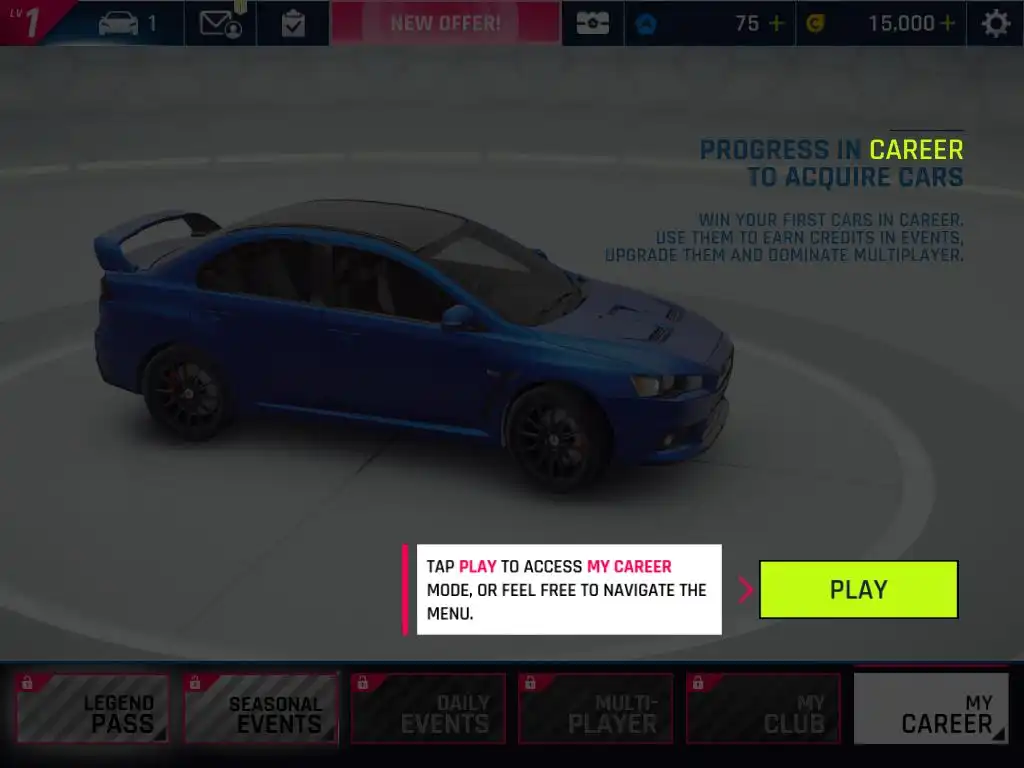Select the locked Multiplayer tab
The height and width of the screenshot is (768, 1024).
[x=596, y=709]
